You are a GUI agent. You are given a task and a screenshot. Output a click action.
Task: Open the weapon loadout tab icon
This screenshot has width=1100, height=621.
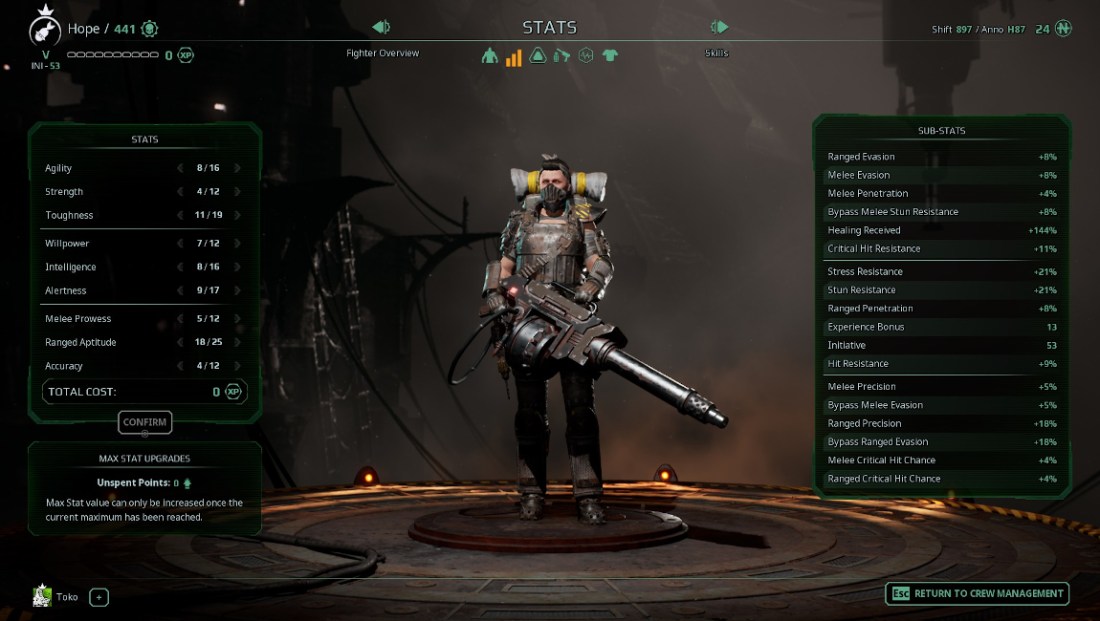pyautogui.click(x=562, y=56)
